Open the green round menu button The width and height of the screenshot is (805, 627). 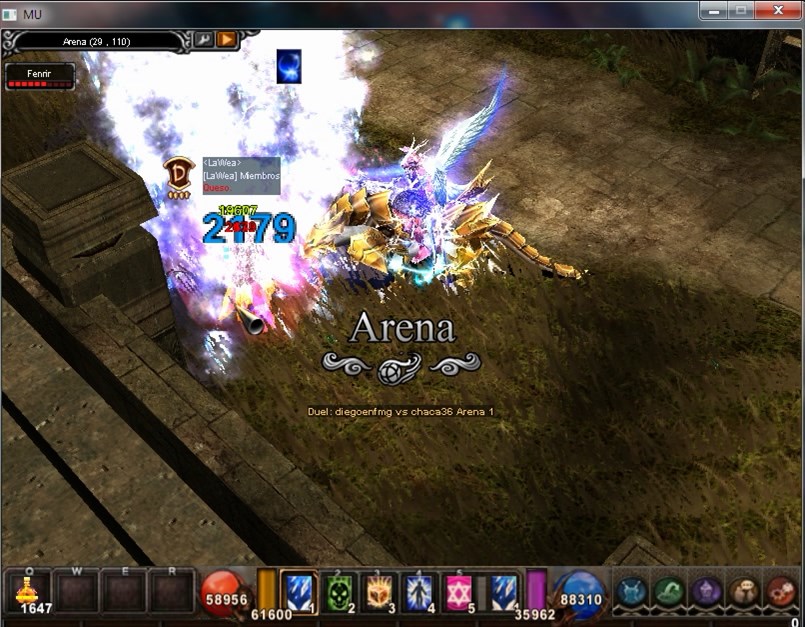click(x=668, y=592)
